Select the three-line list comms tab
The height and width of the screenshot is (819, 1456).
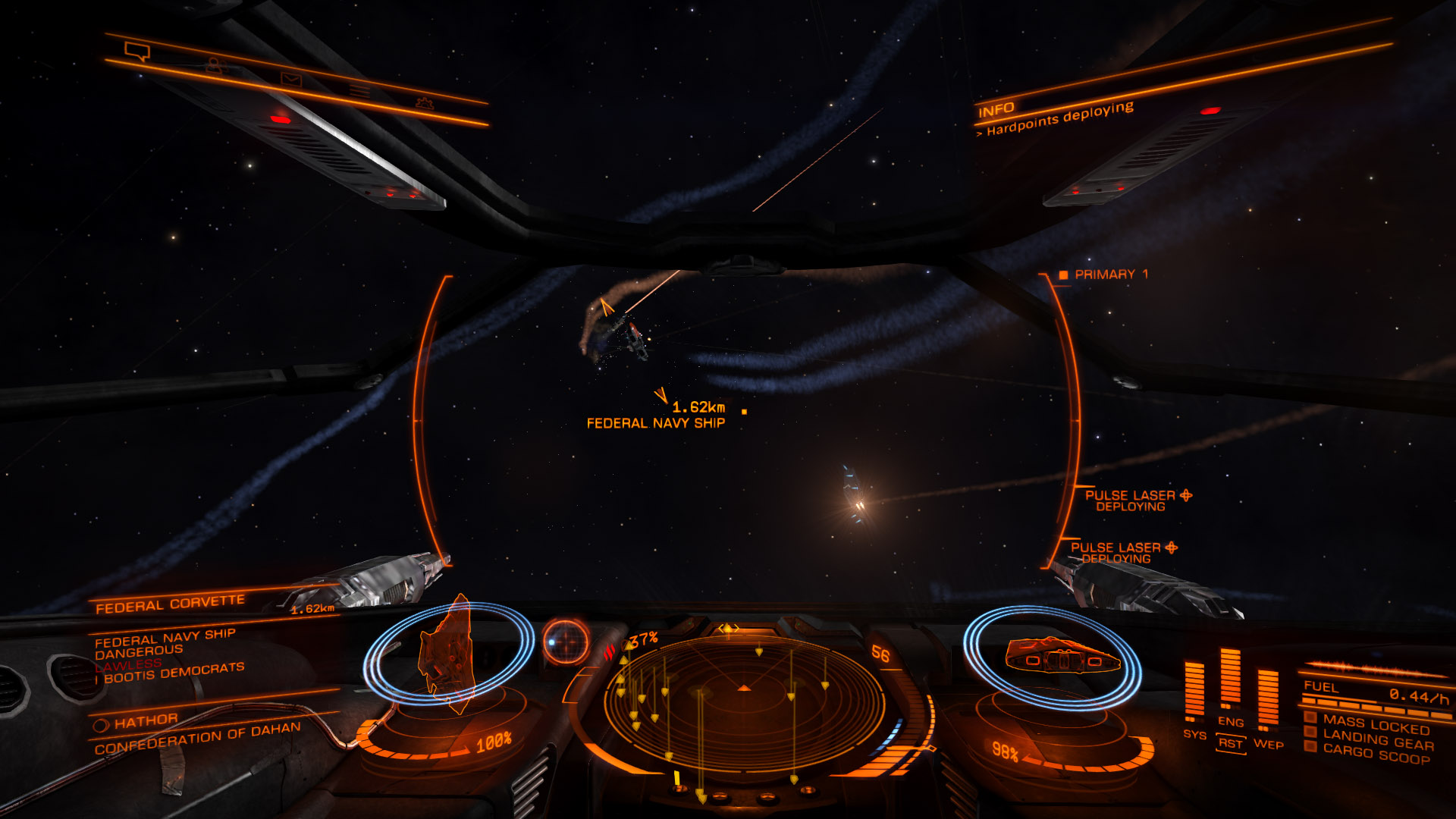click(x=359, y=91)
